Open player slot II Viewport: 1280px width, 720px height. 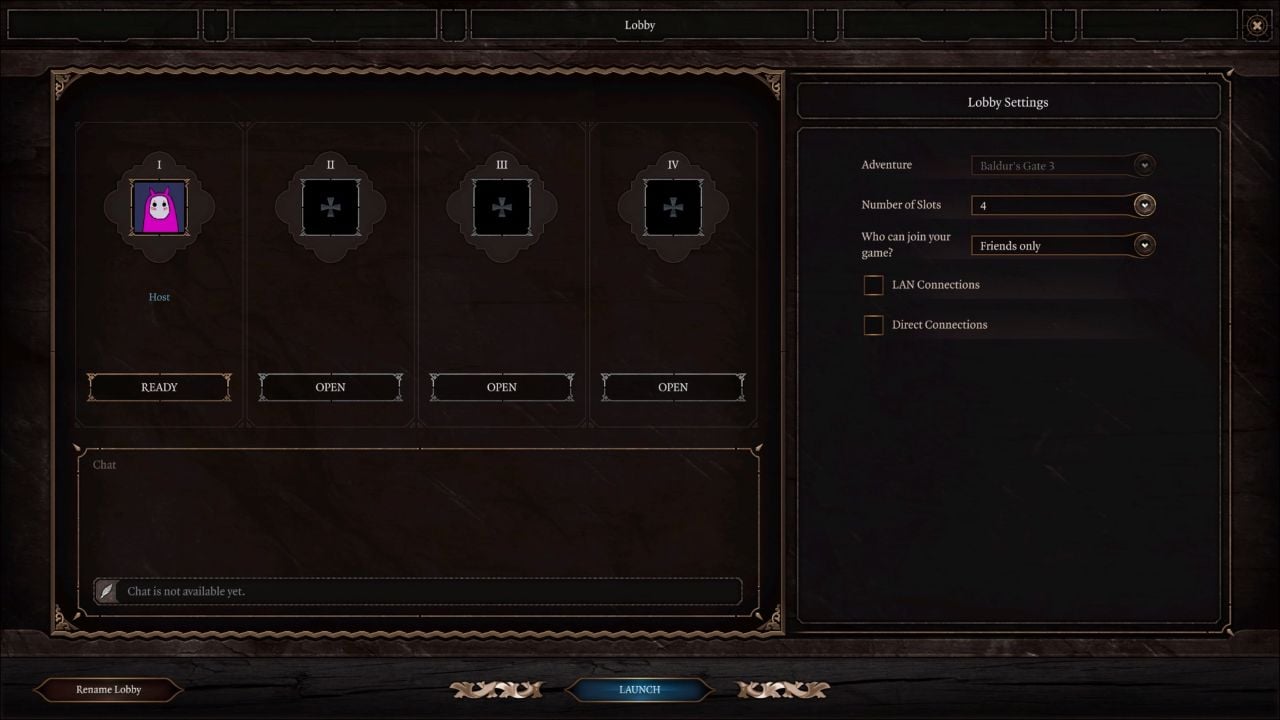click(x=330, y=387)
